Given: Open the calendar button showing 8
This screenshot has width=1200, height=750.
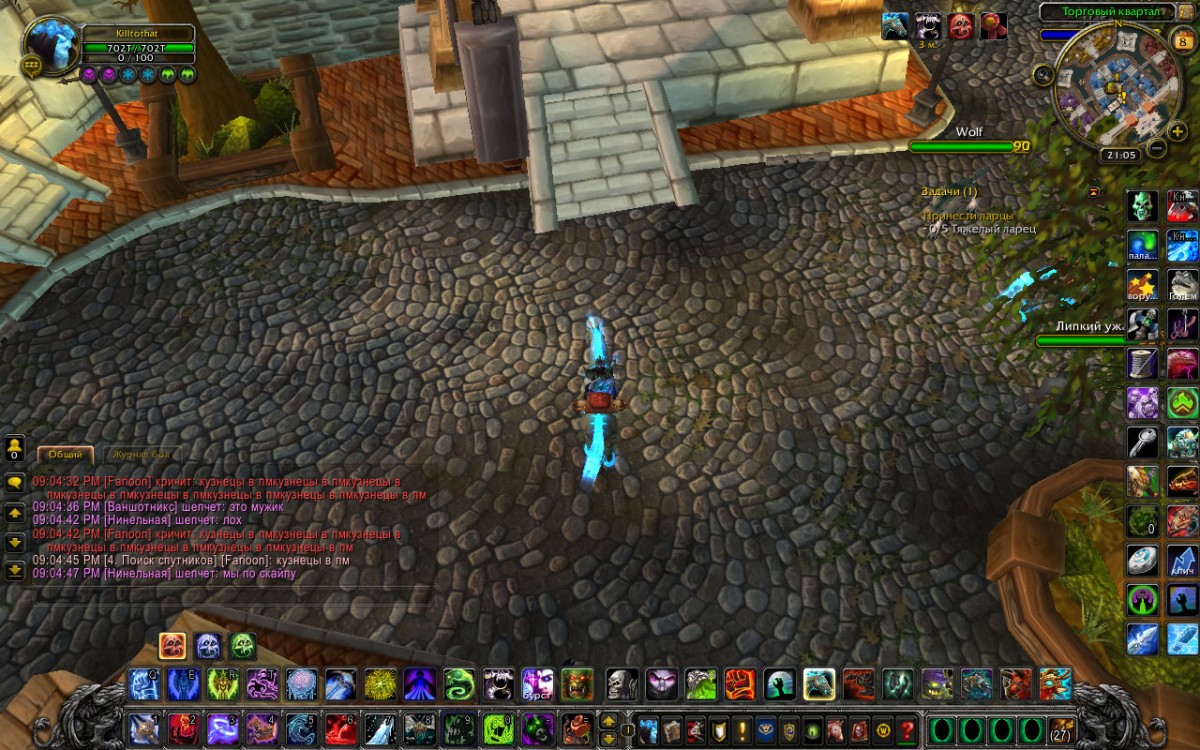Looking at the screenshot, I should [x=1181, y=40].
